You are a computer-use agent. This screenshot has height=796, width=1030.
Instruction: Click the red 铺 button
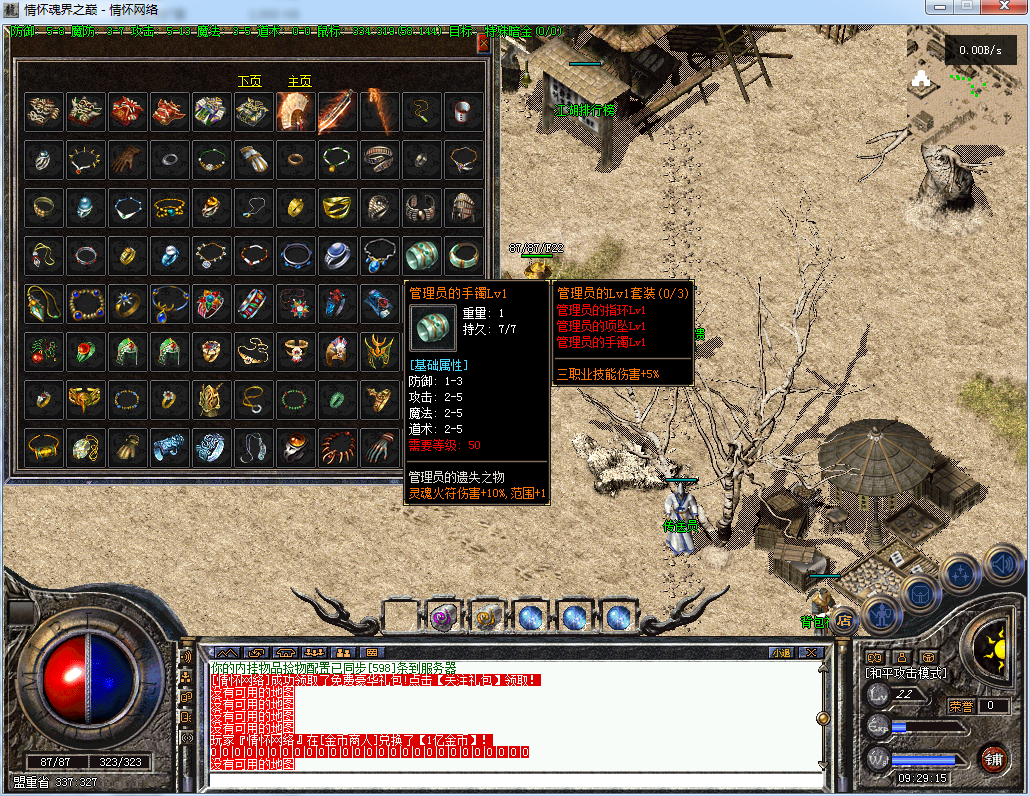[x=993, y=759]
